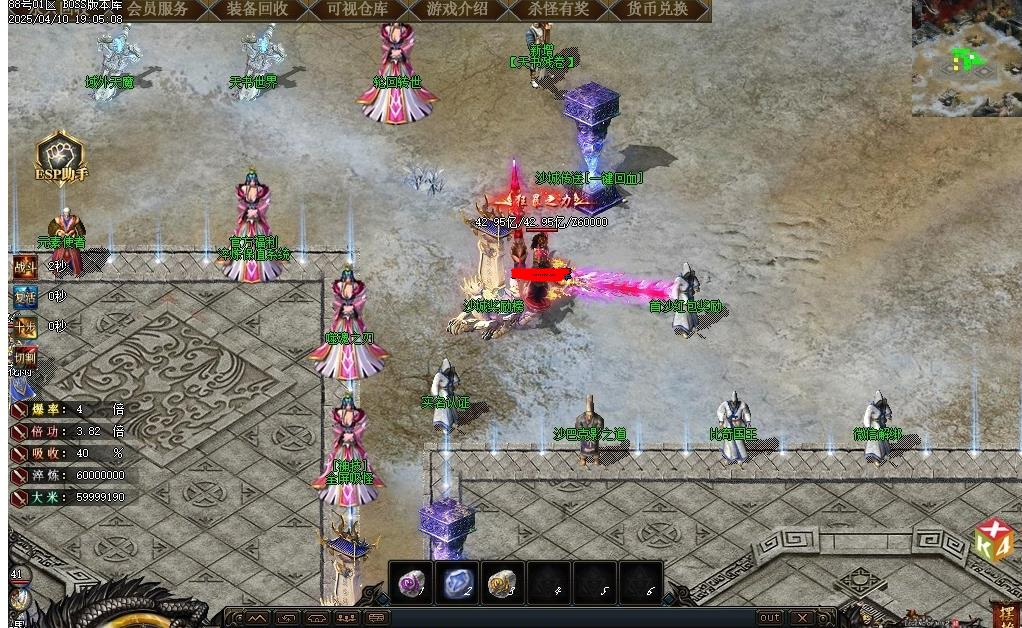Click the out button on the bottom bar
Viewport: 1022px width, 628px height.
click(x=769, y=618)
